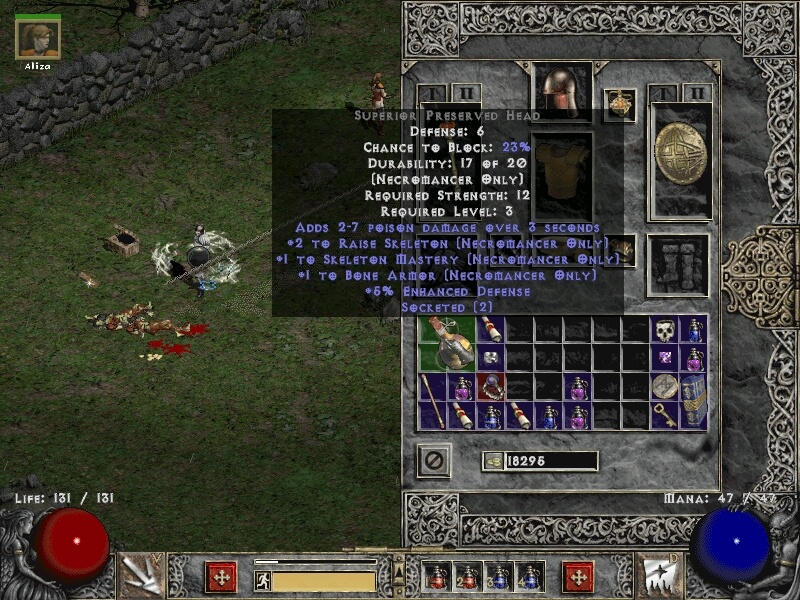This screenshot has width=800, height=600.
Task: Pick up the brass key
Action: pyautogui.click(x=664, y=415)
